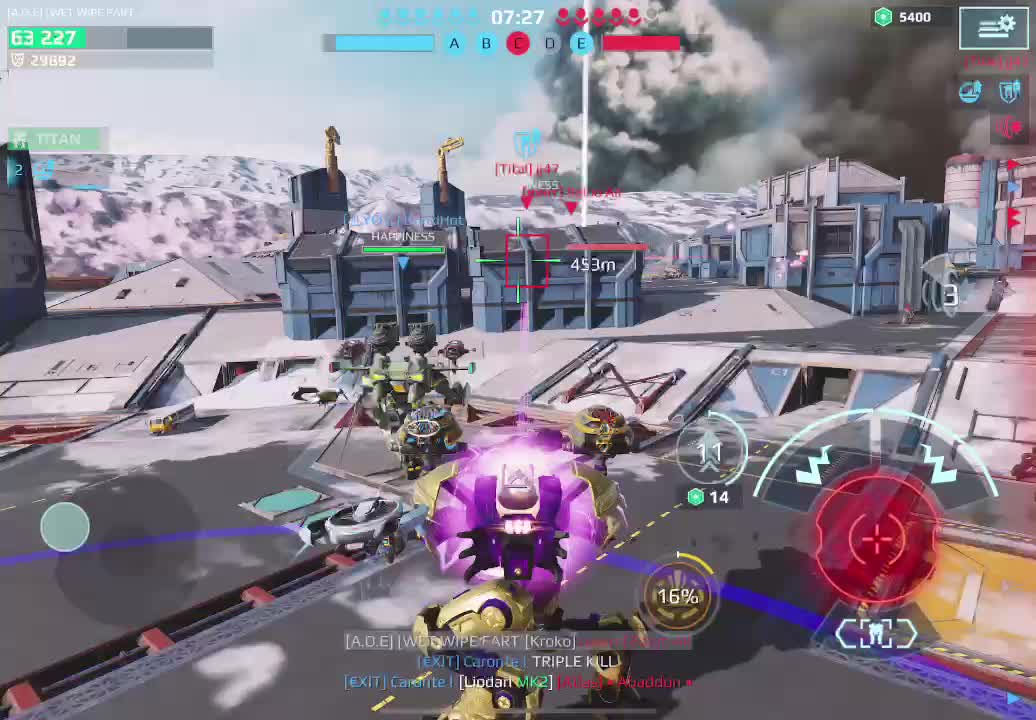1036x720 pixels.
Task: Switch target using the bracketed robot button
Action: pos(876,634)
